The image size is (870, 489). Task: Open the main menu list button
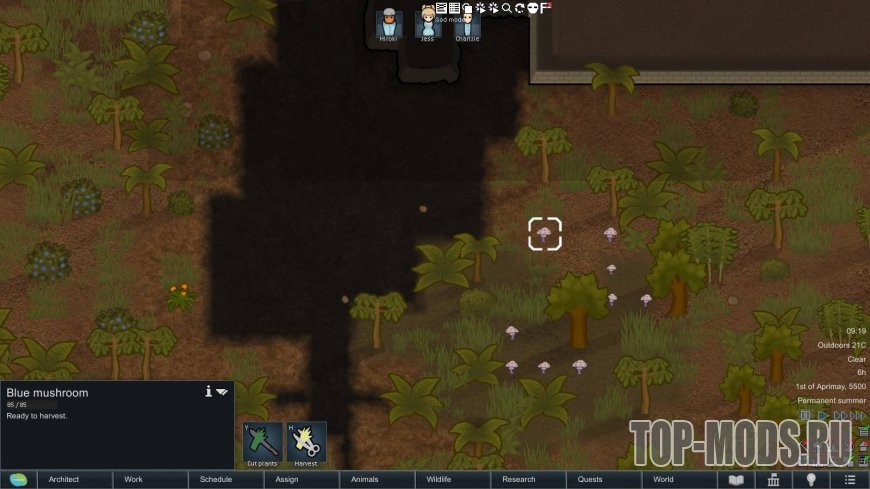pyautogui.click(x=849, y=480)
